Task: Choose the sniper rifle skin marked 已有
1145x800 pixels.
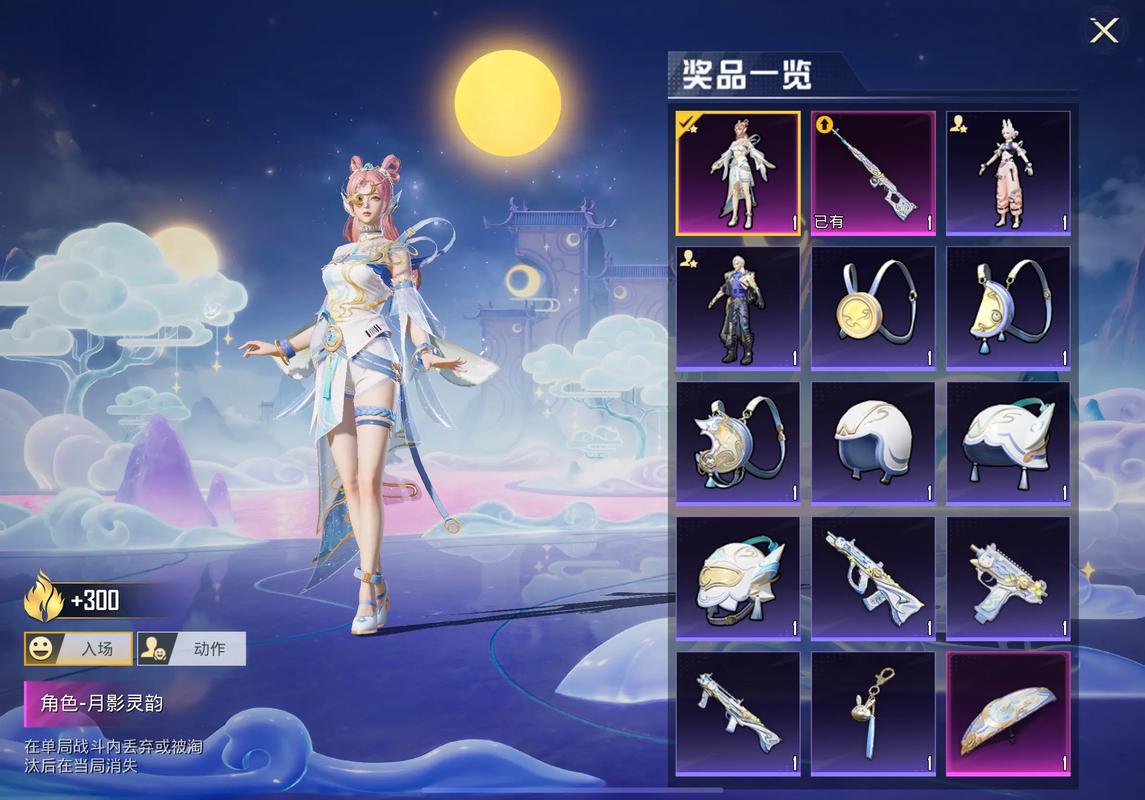Action: tap(873, 173)
